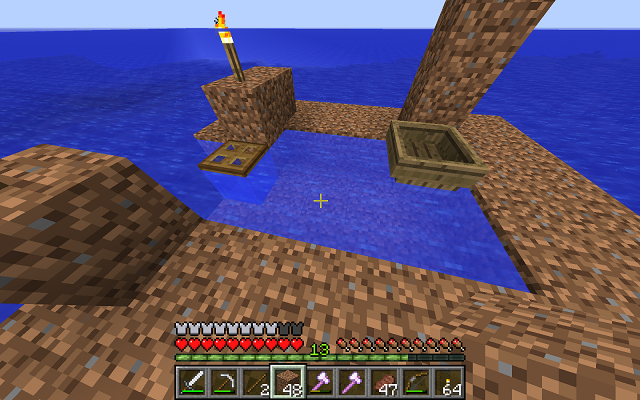Switch to the bow slot
Image resolution: width=640 pixels, height=400 pixels.
point(416,382)
